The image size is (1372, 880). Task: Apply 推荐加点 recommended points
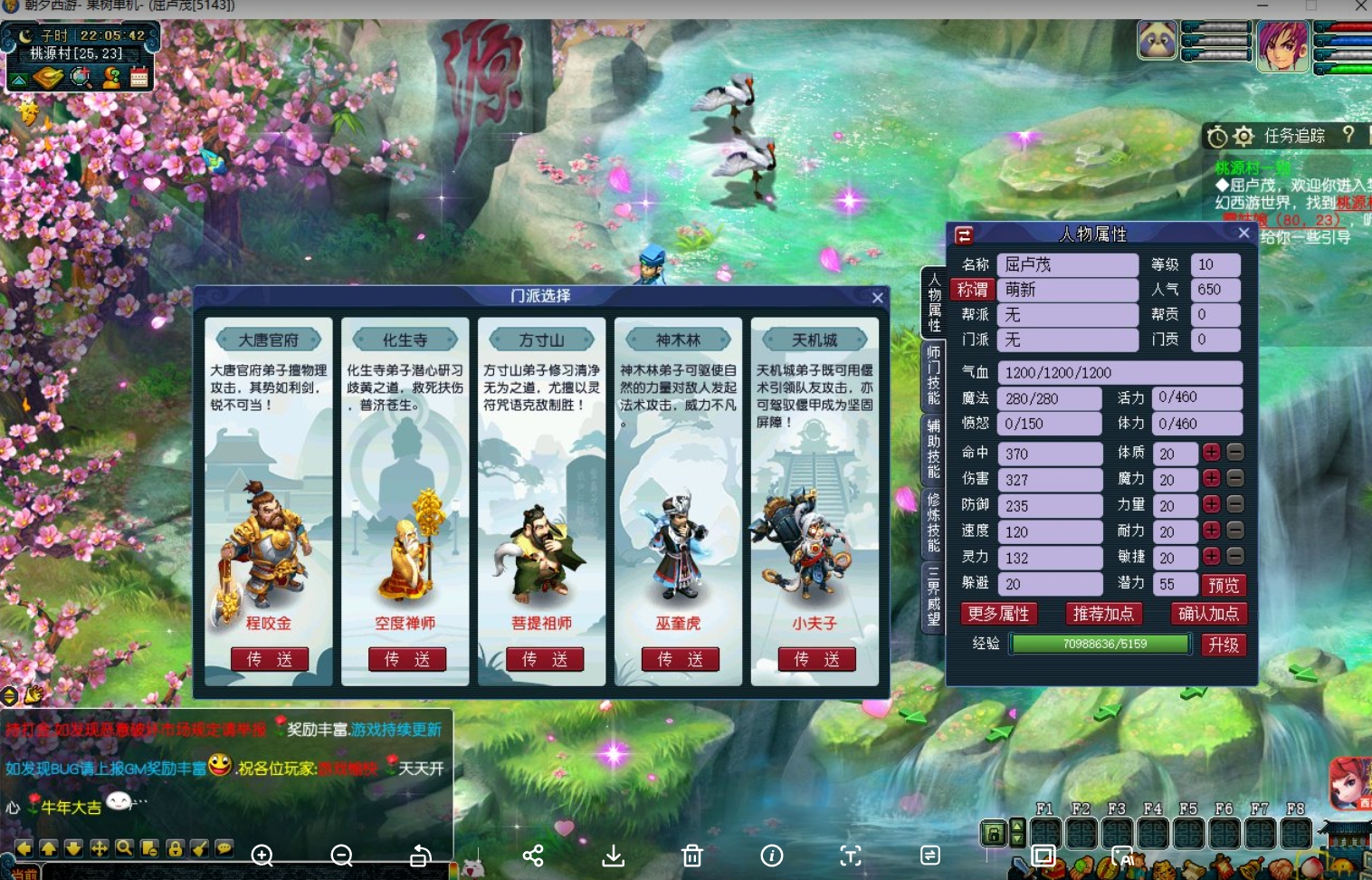tap(1102, 614)
